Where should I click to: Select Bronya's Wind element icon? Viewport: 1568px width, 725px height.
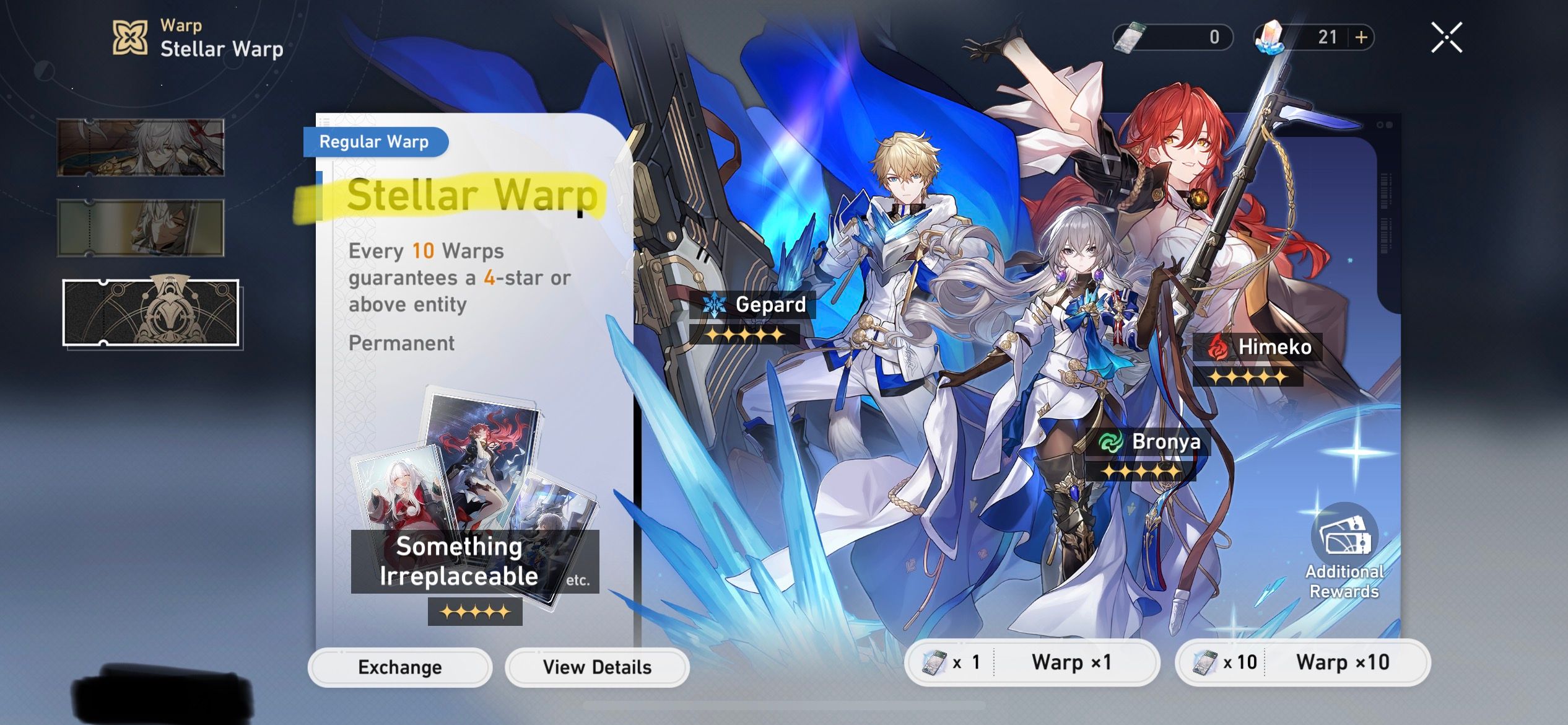tap(1110, 442)
